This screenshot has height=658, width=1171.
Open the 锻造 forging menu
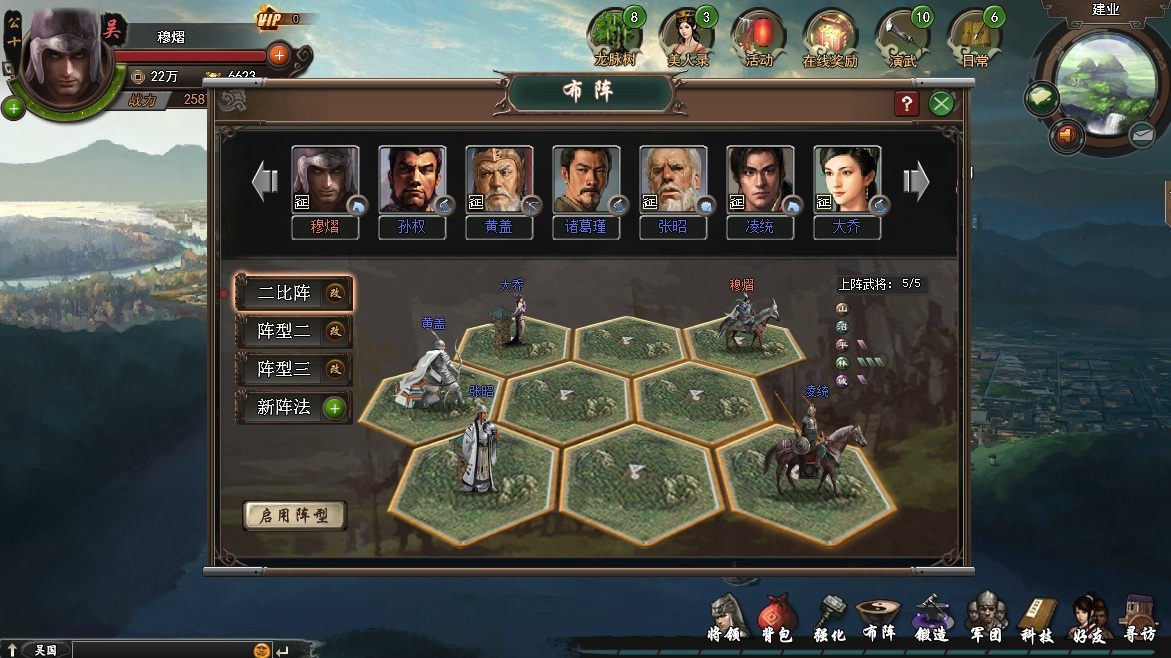pos(931,618)
